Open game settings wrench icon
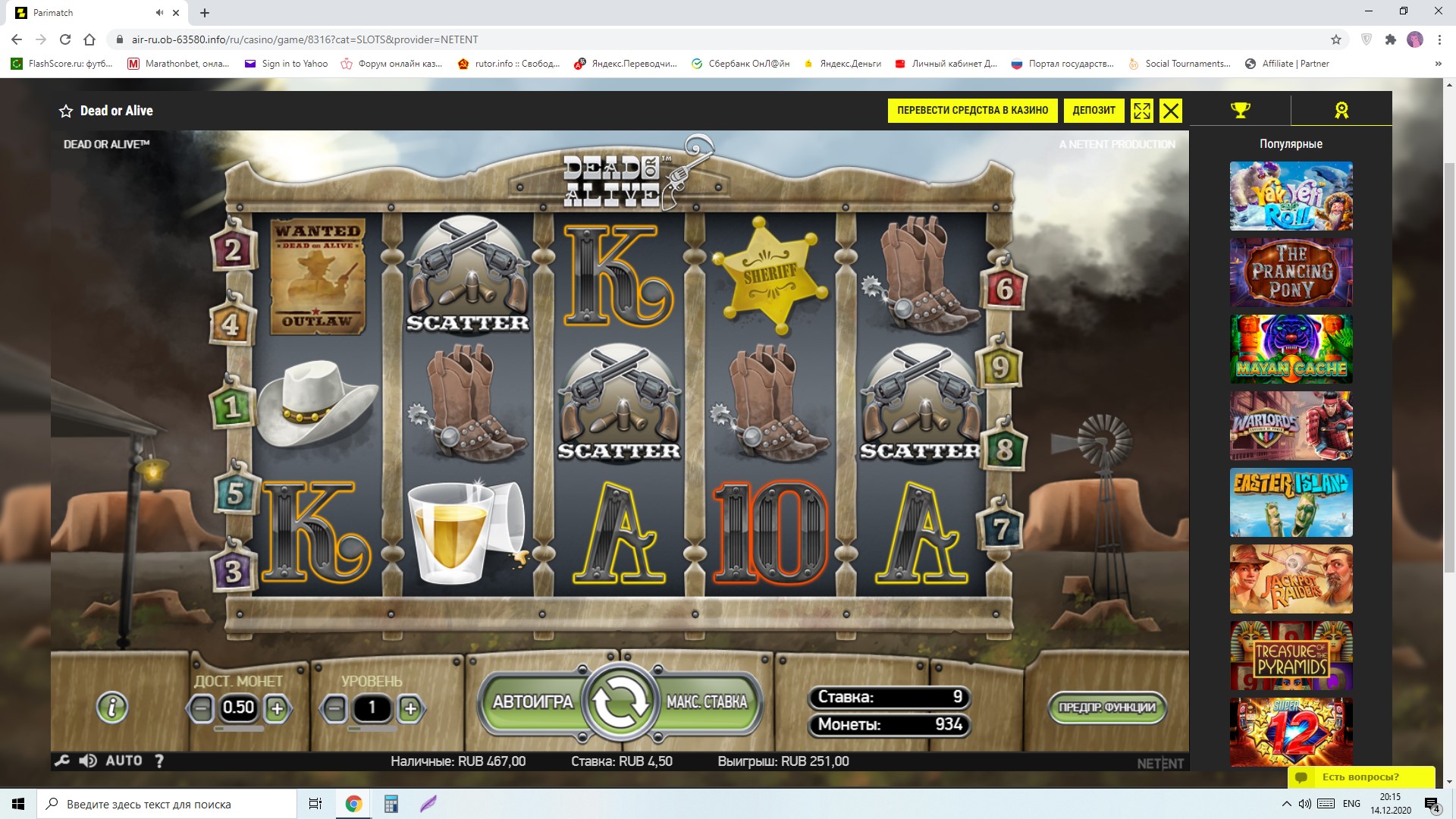 click(62, 761)
